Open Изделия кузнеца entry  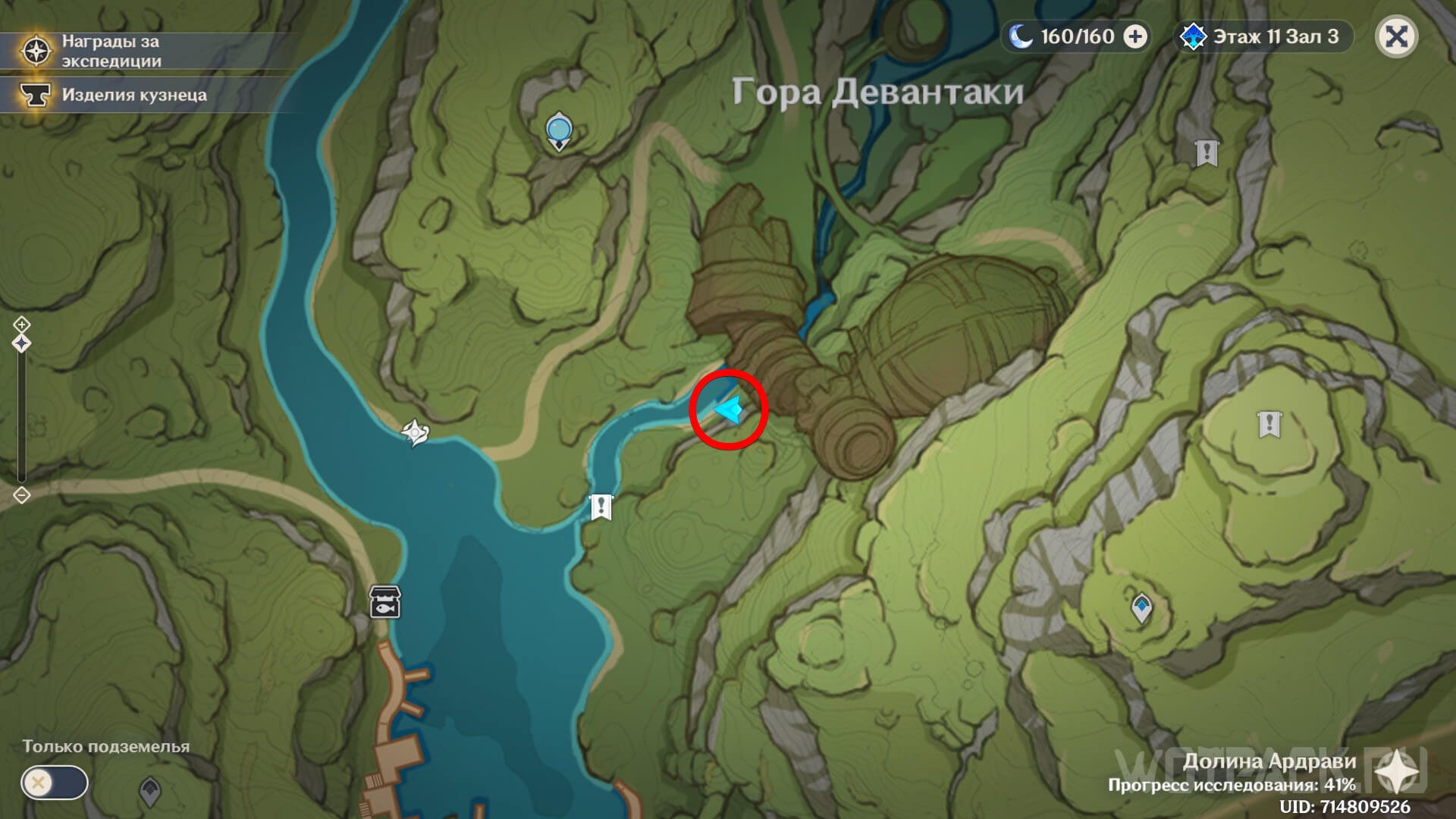pyautogui.click(x=133, y=95)
